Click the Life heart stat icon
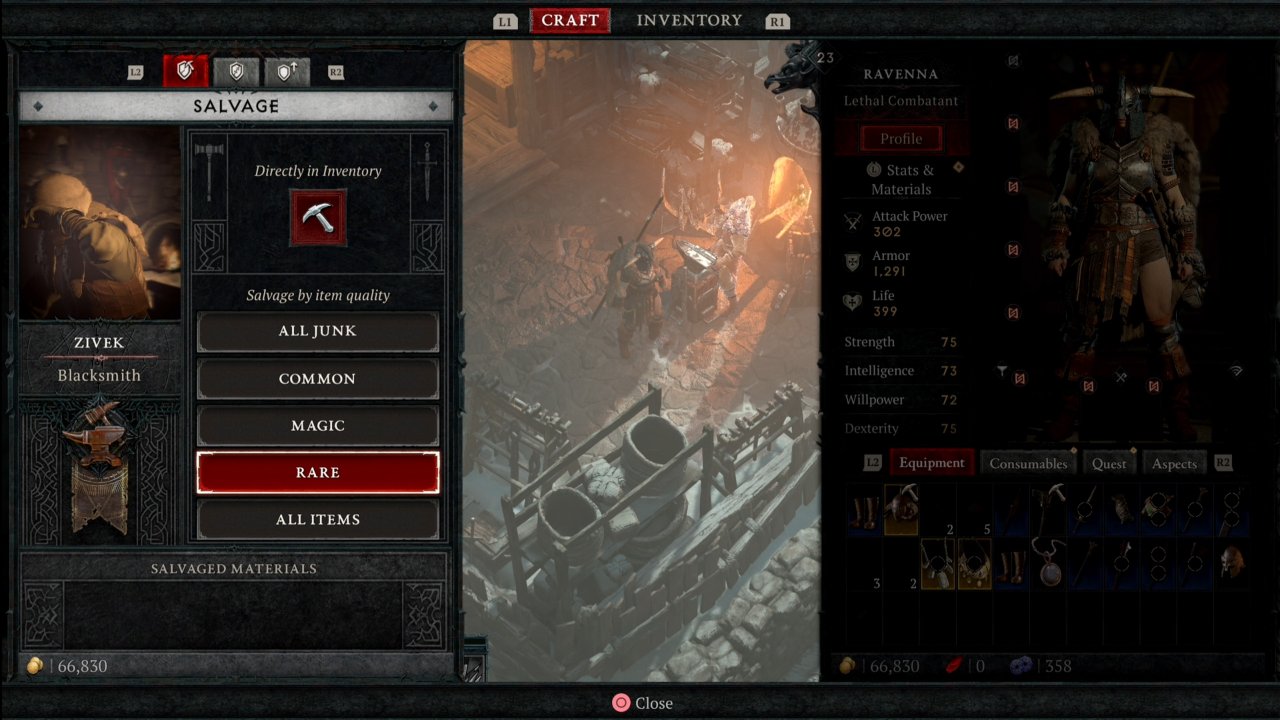The width and height of the screenshot is (1280, 720). pos(852,301)
